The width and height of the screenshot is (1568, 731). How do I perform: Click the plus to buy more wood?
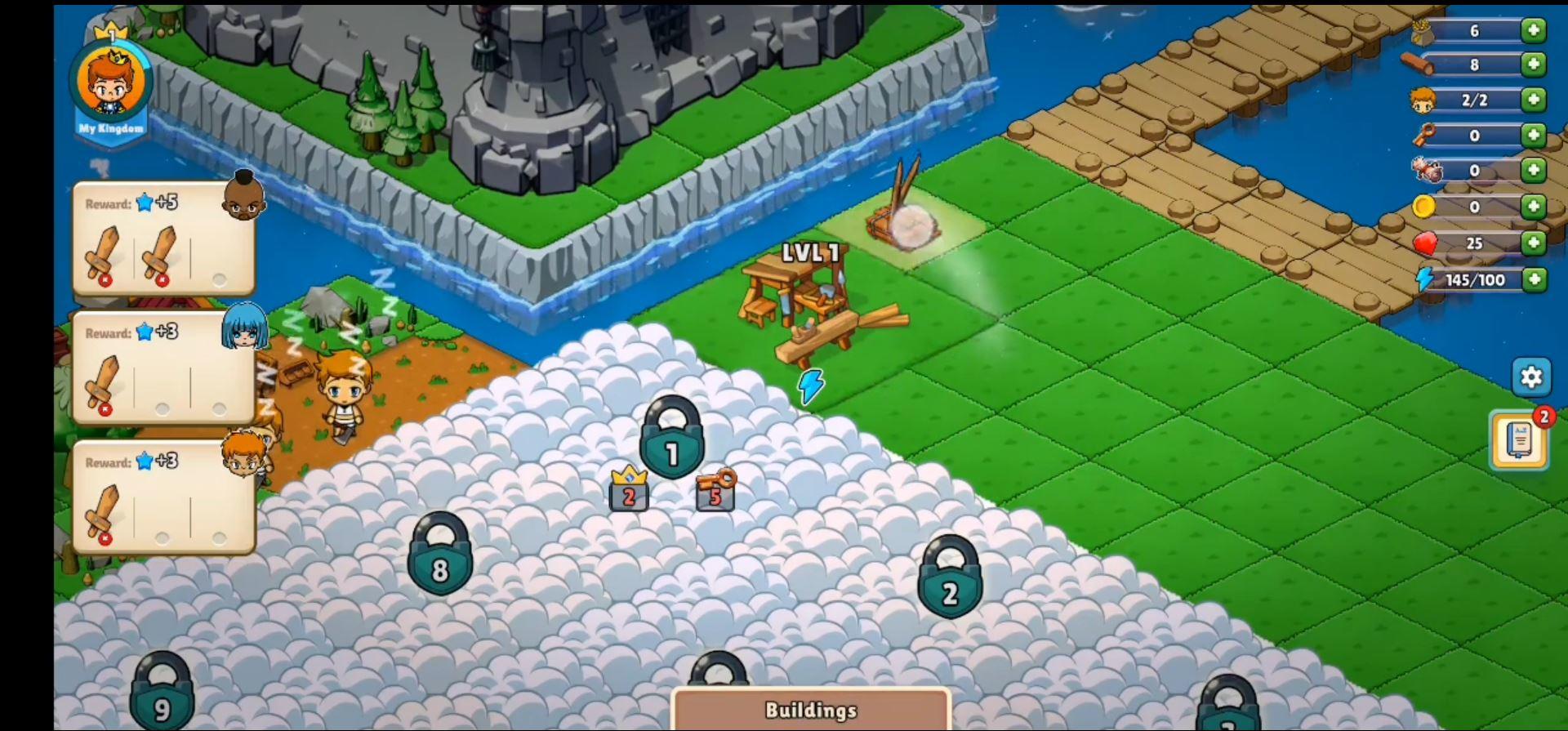click(1534, 65)
